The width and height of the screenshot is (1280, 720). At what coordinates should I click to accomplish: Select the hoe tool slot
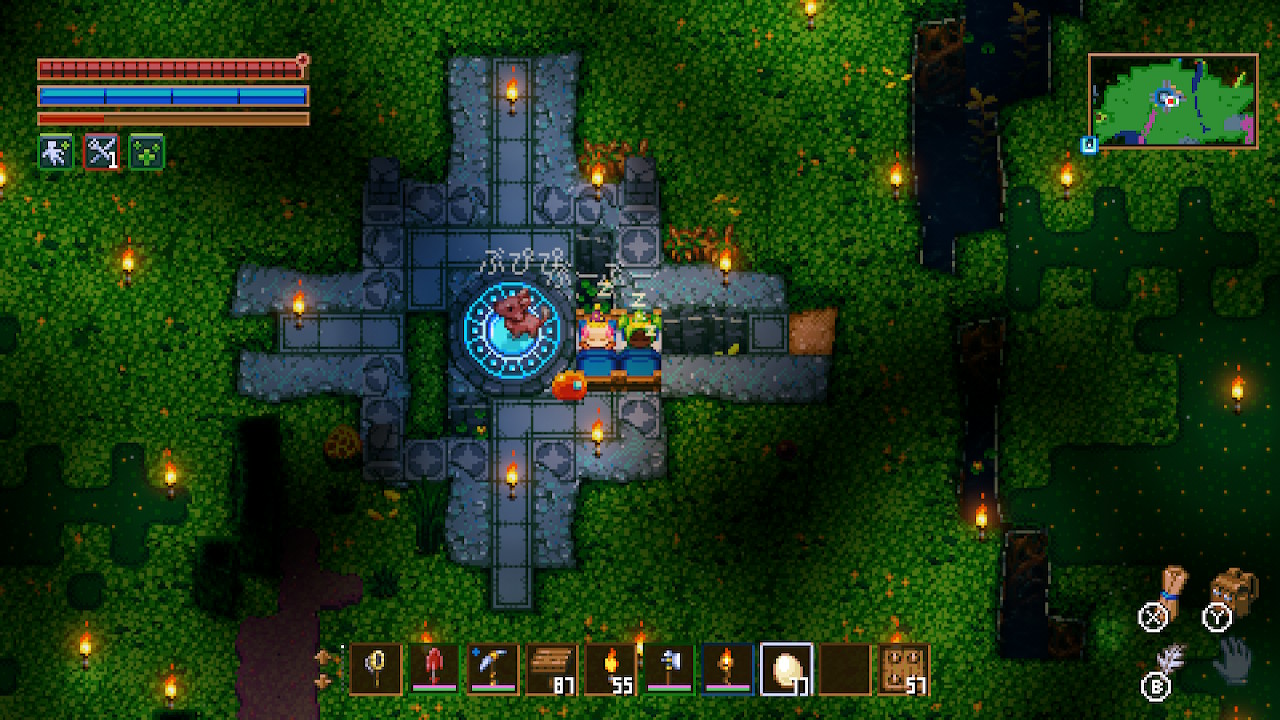click(669, 669)
